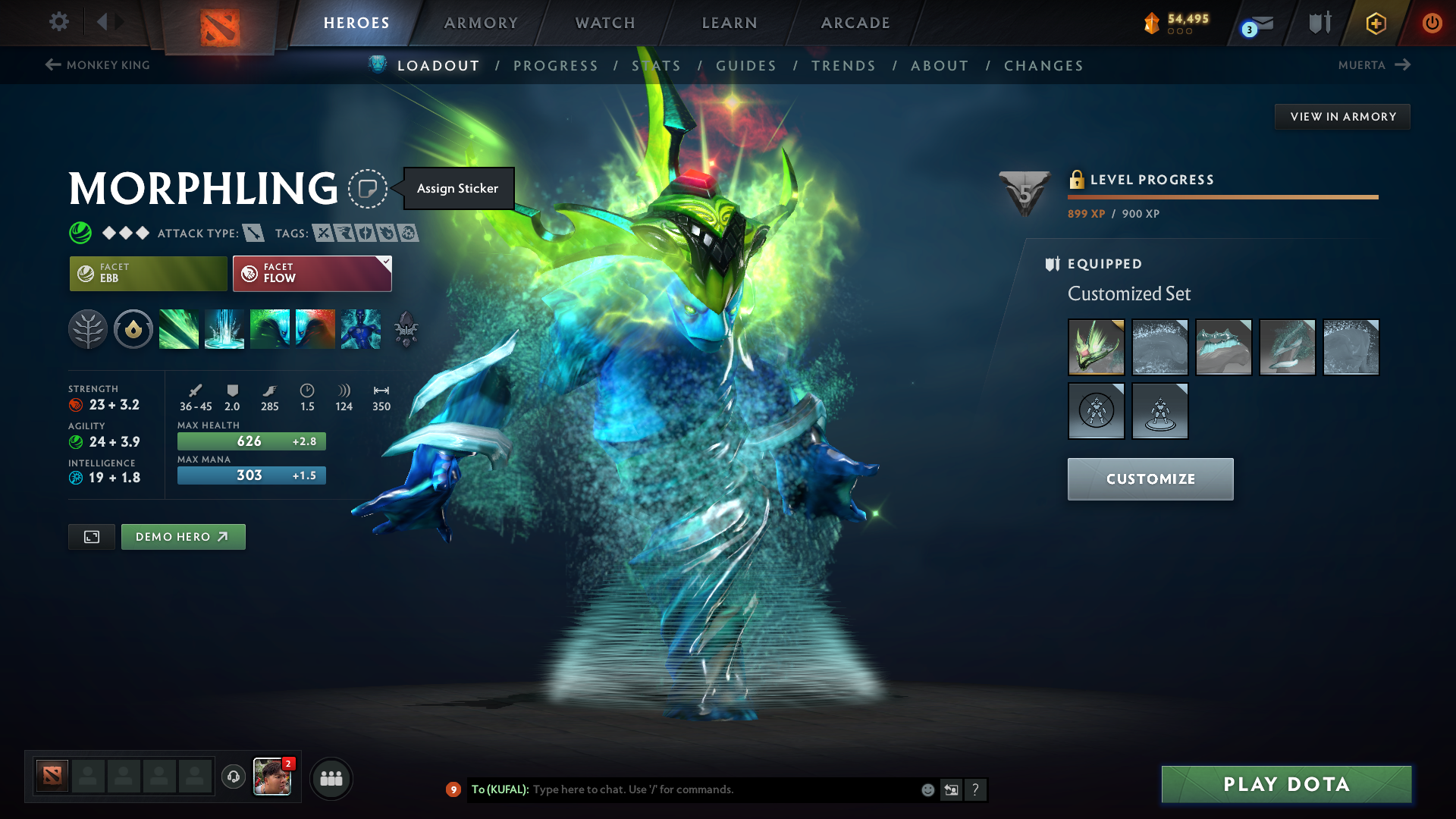This screenshot has height=819, width=1456.
Task: Click the DEMO HERO button
Action: (183, 536)
